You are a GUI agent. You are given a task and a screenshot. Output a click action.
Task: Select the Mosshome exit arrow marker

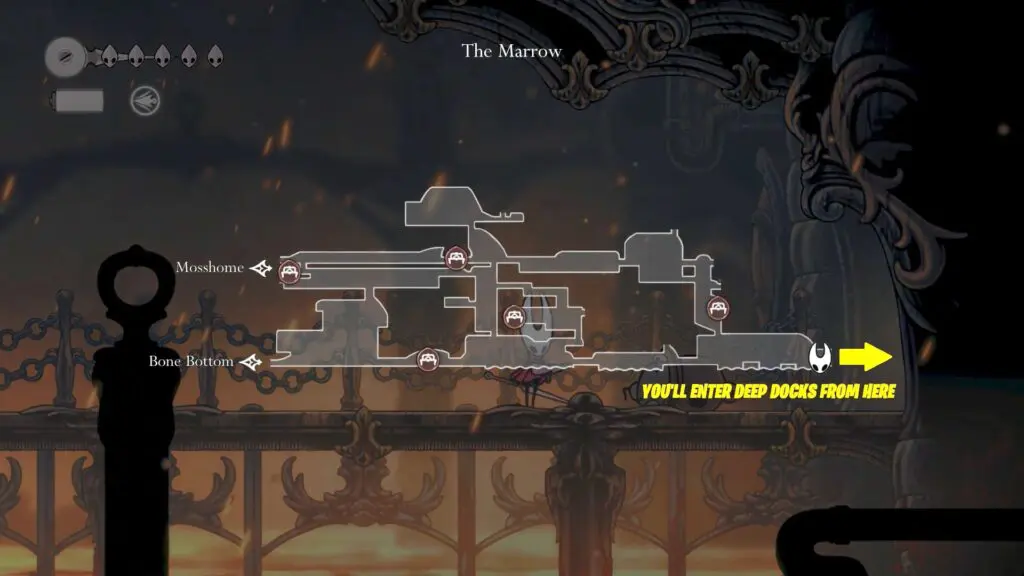point(263,268)
